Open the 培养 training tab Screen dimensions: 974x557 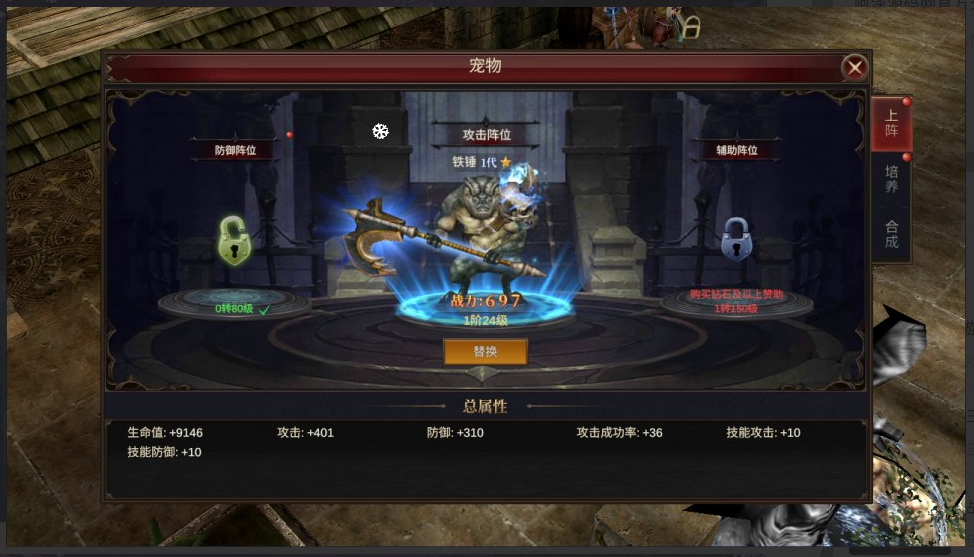(891, 179)
